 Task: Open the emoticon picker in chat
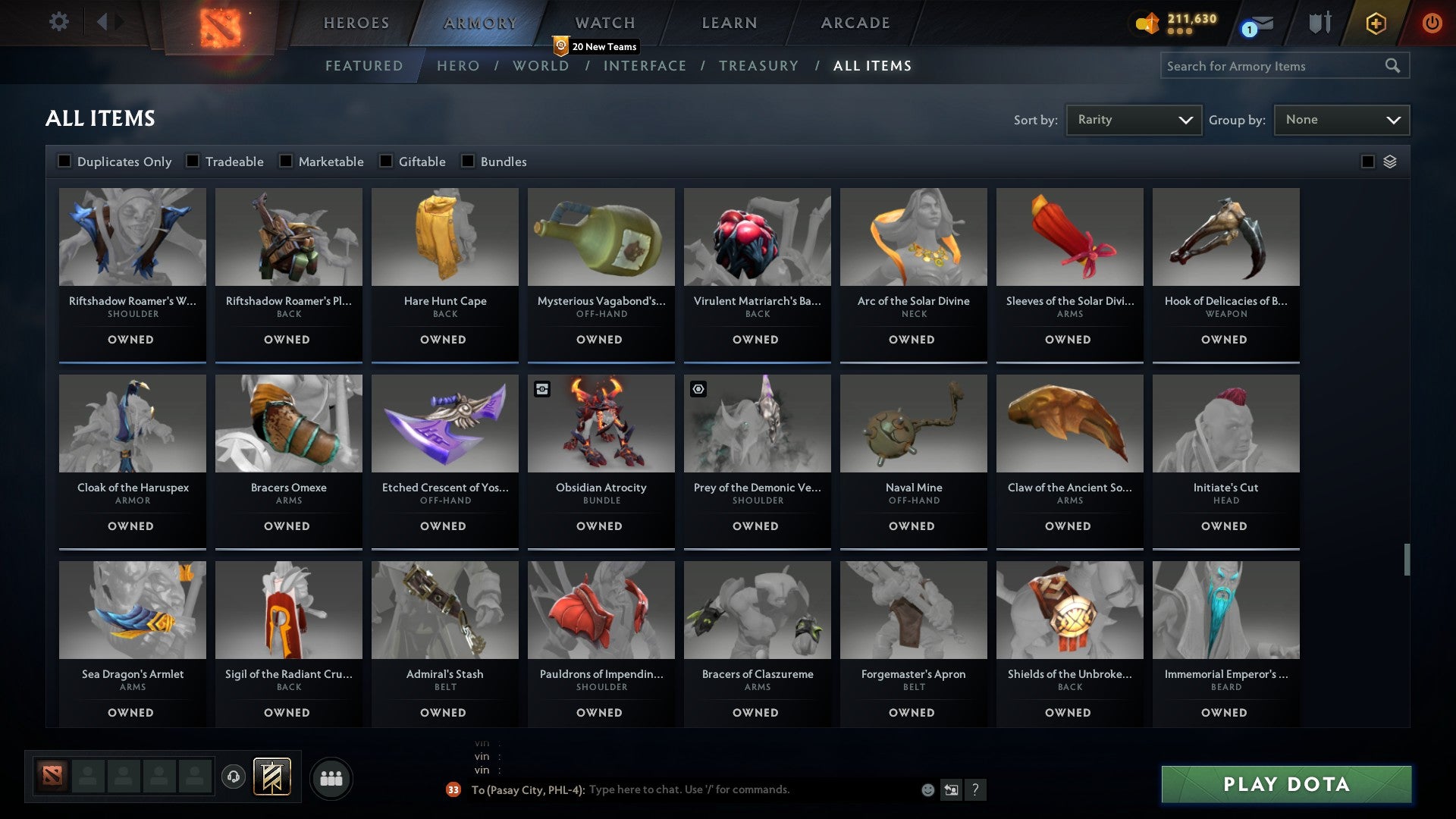(927, 789)
